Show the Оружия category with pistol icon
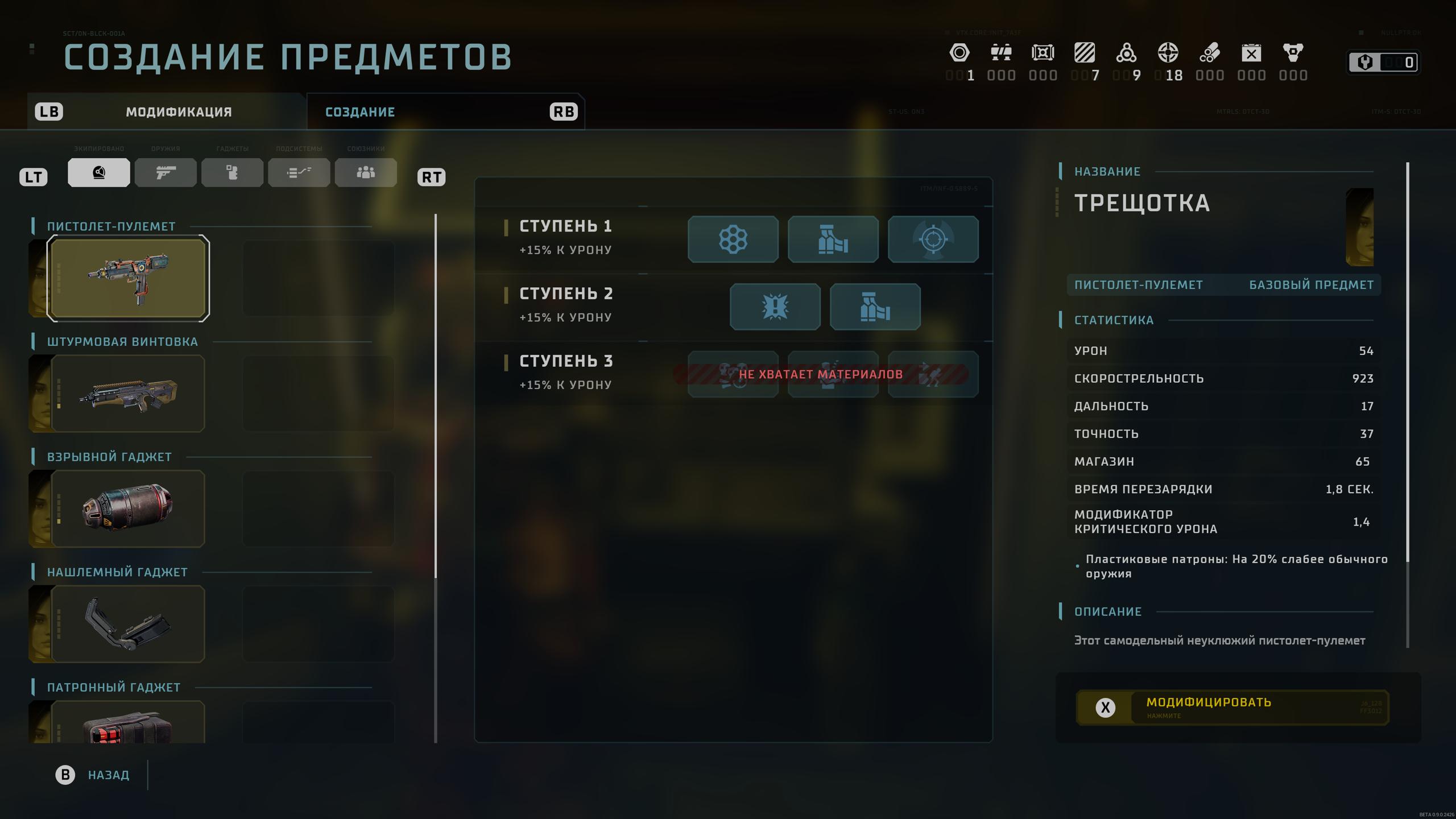Image resolution: width=1456 pixels, height=819 pixels. point(166,173)
